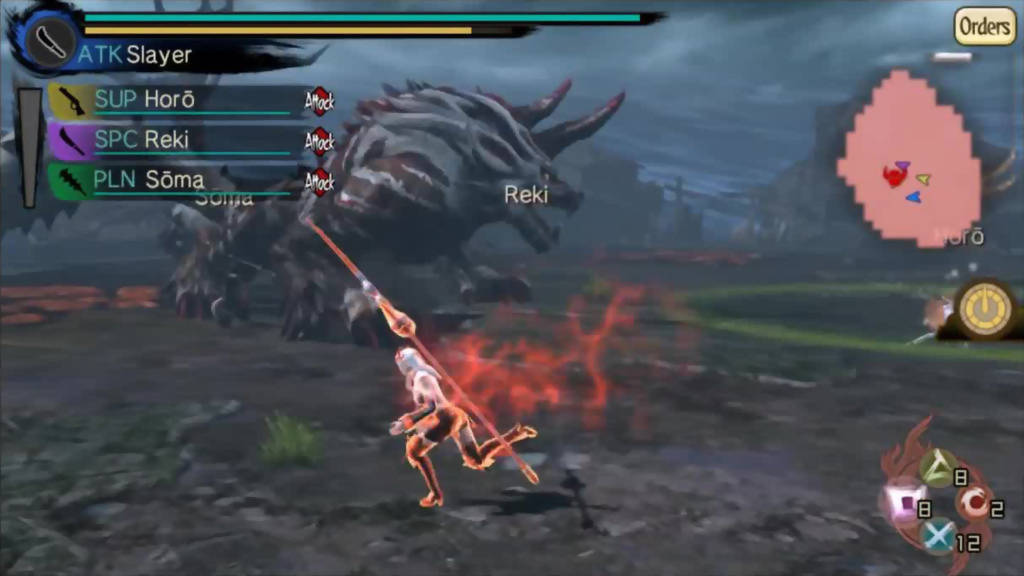Click the Slayer player weapon icon

[x=46, y=41]
